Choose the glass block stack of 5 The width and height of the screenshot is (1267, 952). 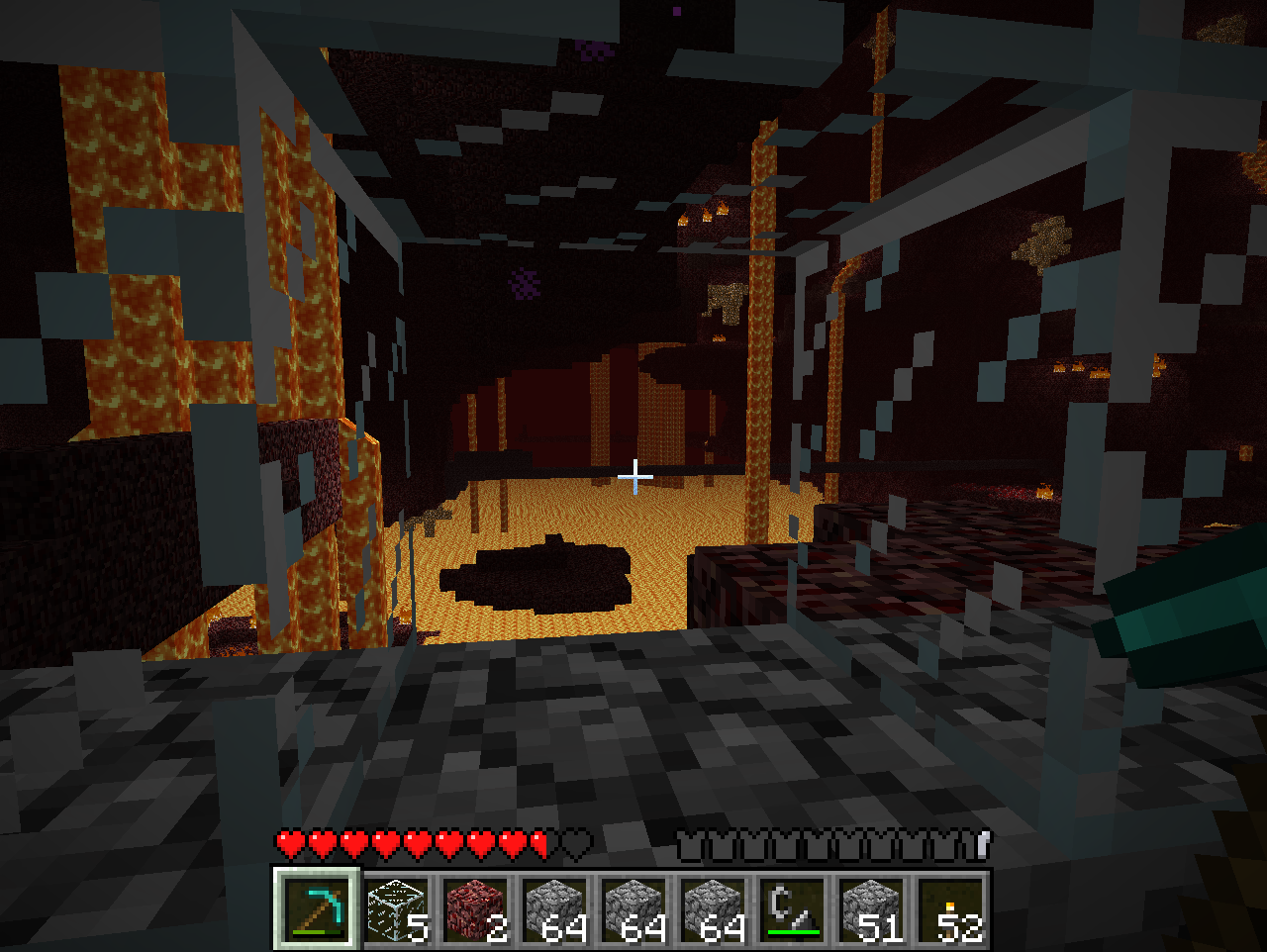coord(396,908)
